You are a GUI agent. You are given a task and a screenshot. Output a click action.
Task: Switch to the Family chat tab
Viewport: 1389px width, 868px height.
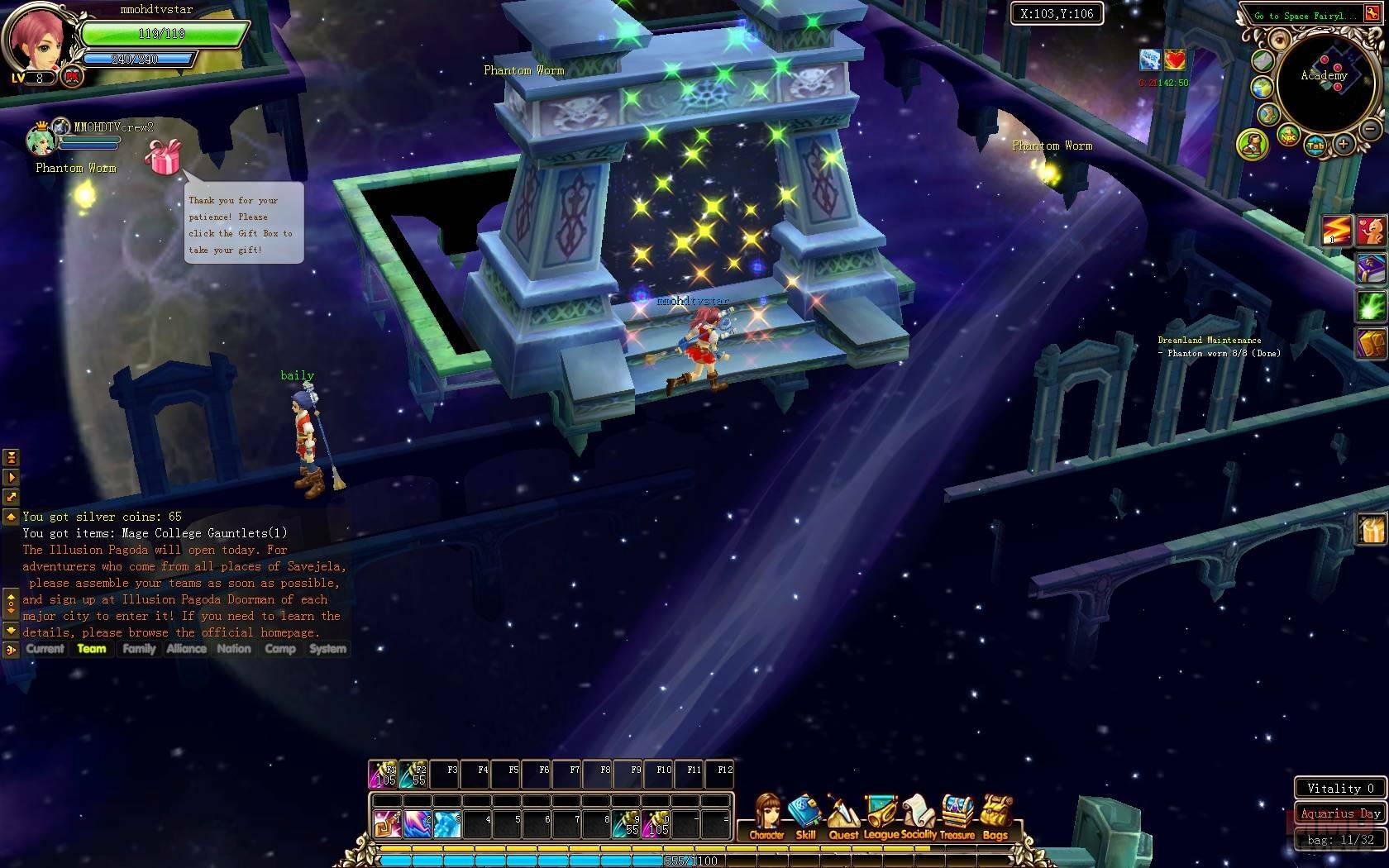[139, 649]
